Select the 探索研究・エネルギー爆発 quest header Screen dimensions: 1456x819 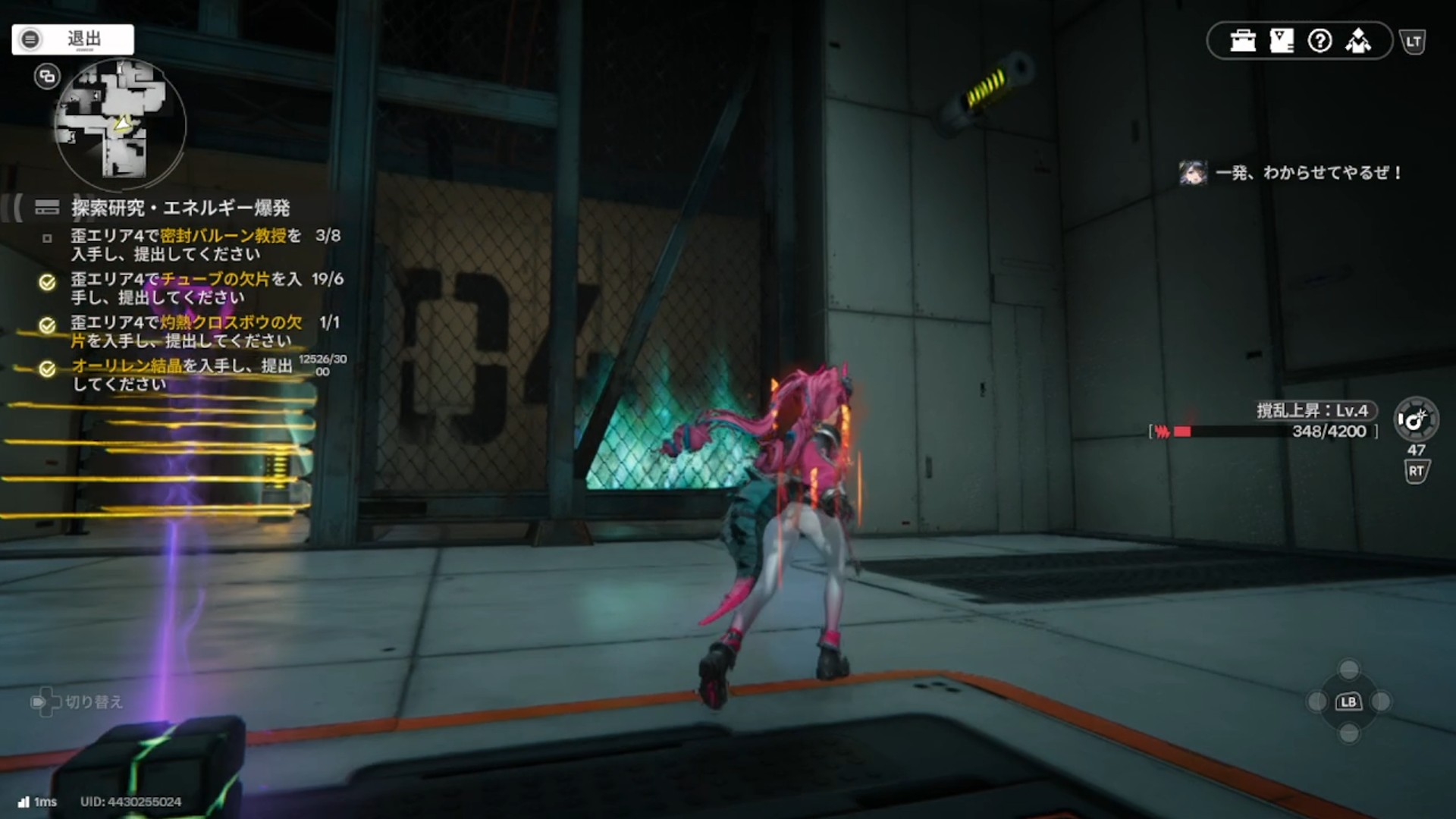180,208
